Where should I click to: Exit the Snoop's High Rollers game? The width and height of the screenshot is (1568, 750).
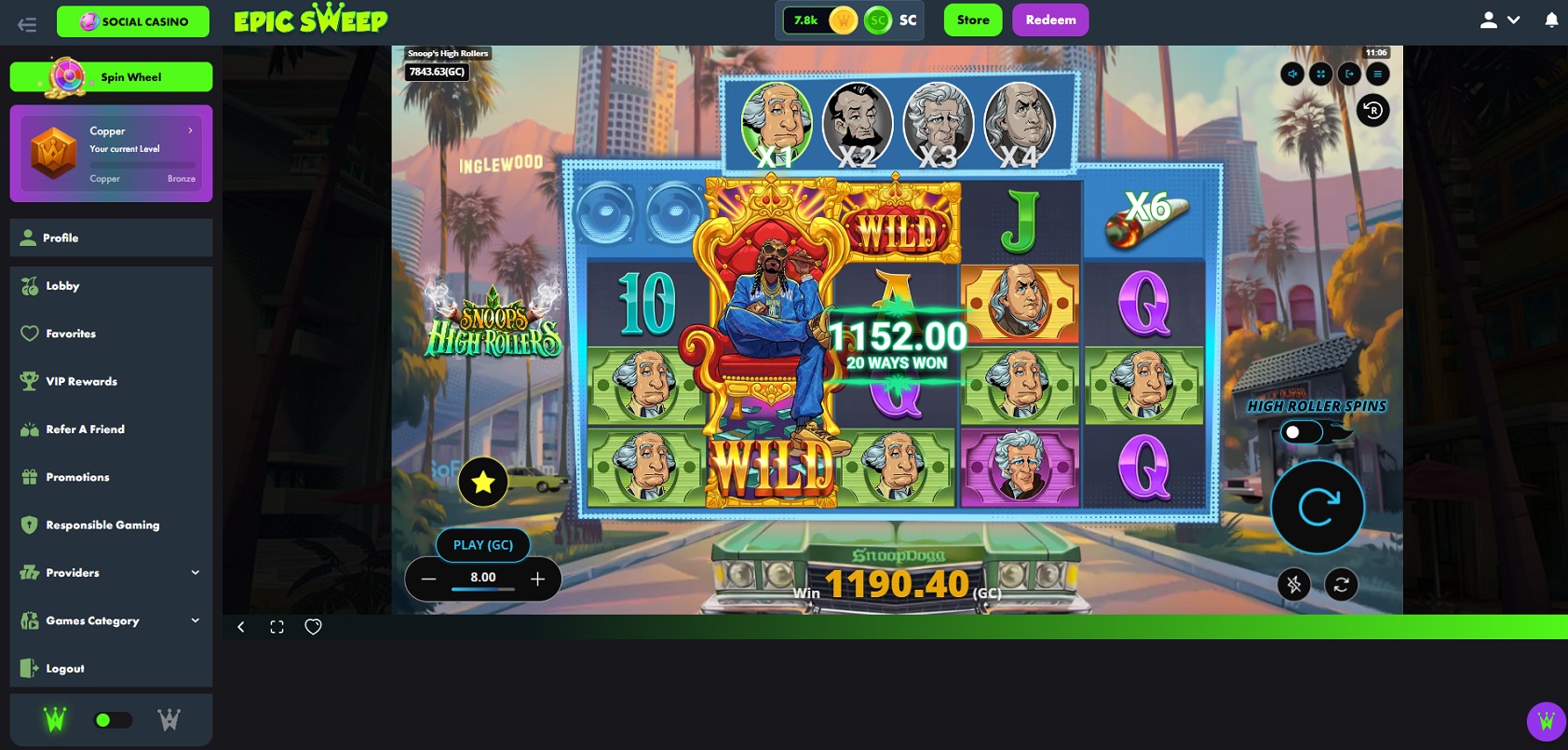[x=1350, y=74]
